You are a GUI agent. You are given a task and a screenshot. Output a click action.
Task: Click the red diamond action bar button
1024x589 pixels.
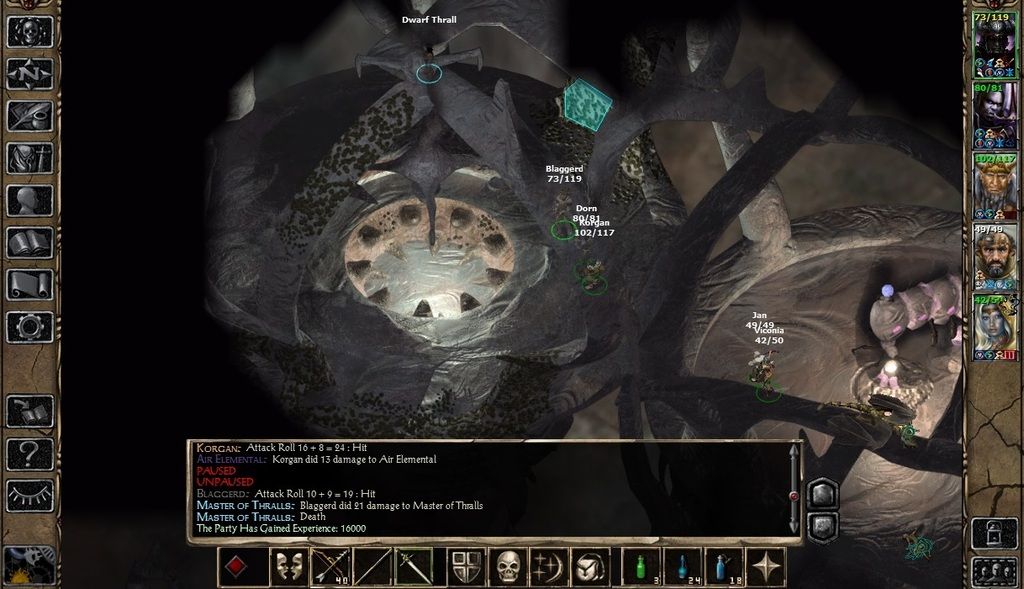(x=237, y=567)
